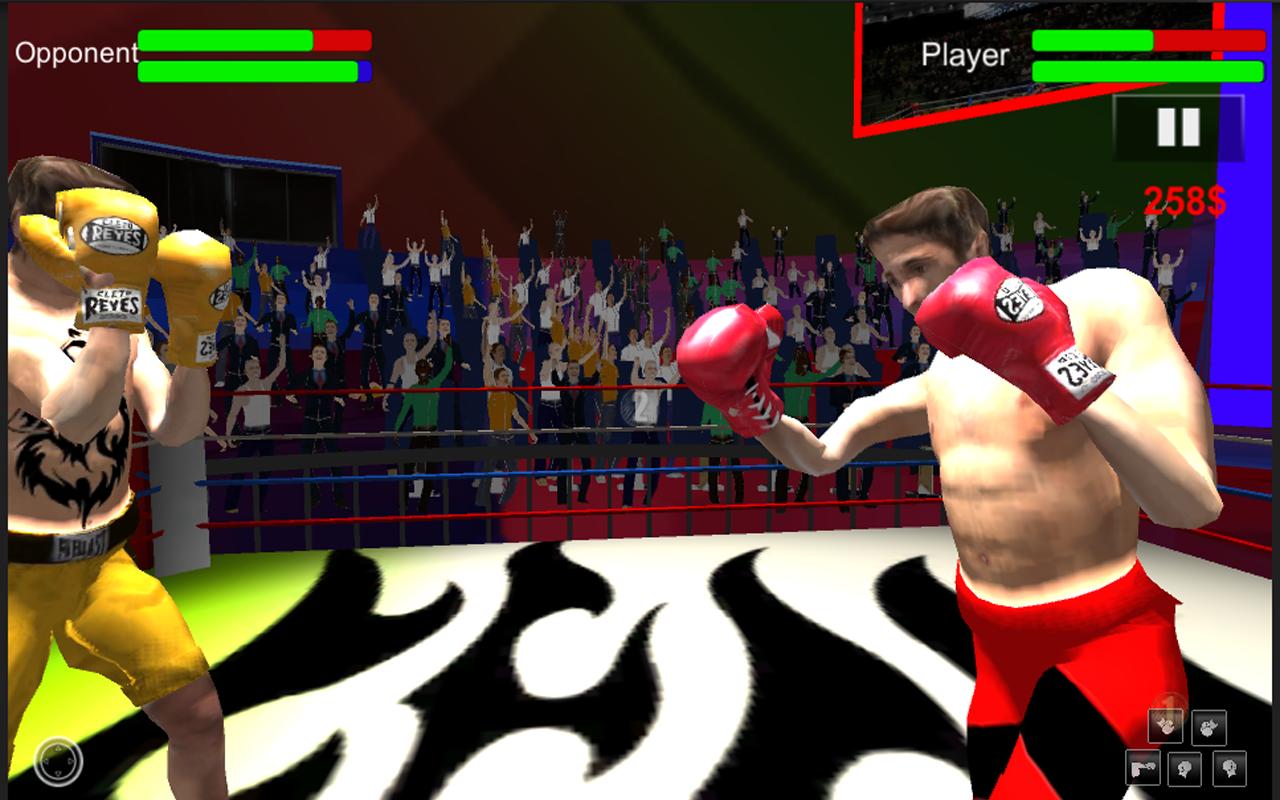The image size is (1280, 800).
Task: Tap the rightmost head-punch action icon
Action: pyautogui.click(x=1229, y=769)
